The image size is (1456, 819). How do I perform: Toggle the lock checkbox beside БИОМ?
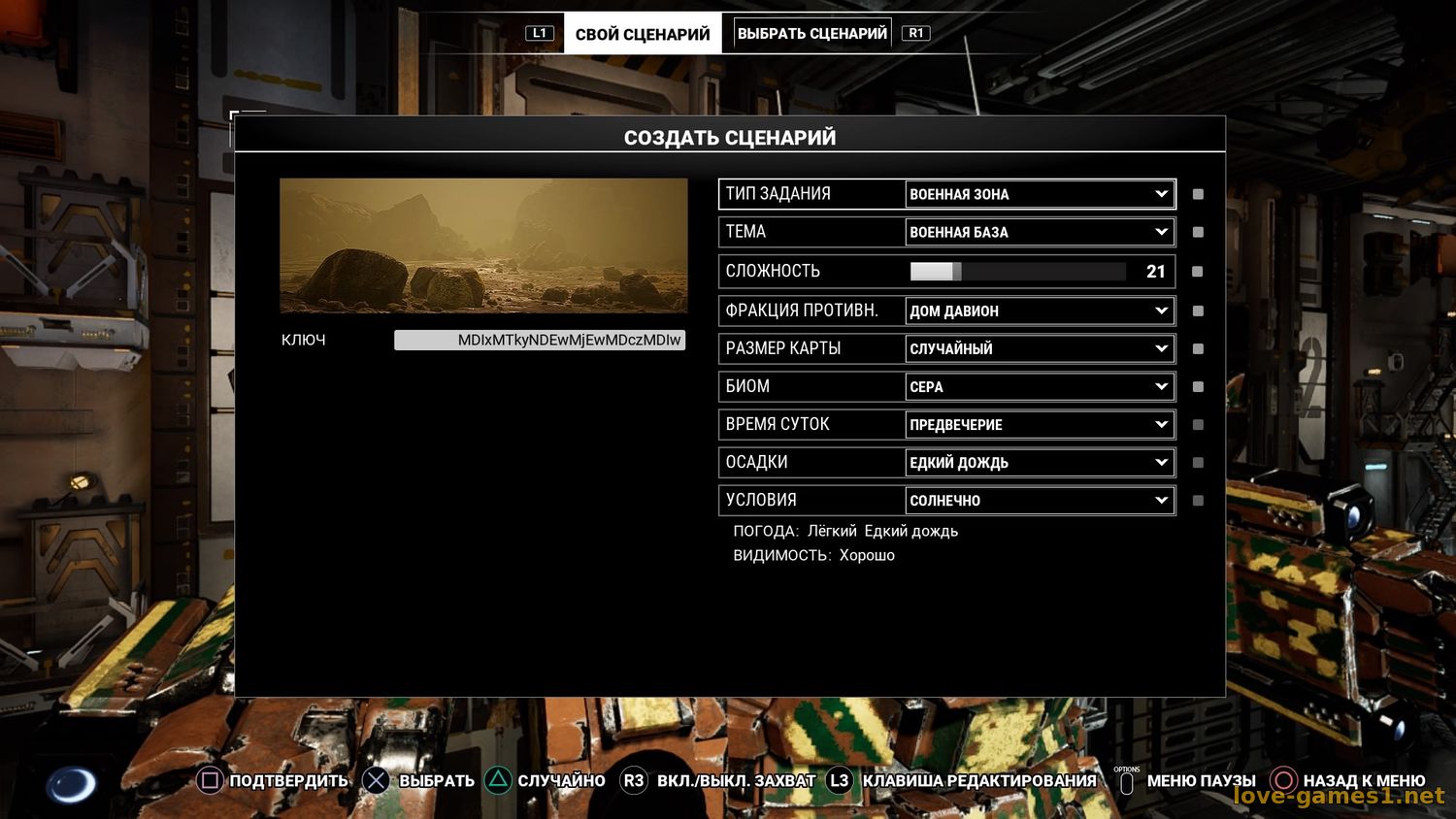pos(1198,386)
